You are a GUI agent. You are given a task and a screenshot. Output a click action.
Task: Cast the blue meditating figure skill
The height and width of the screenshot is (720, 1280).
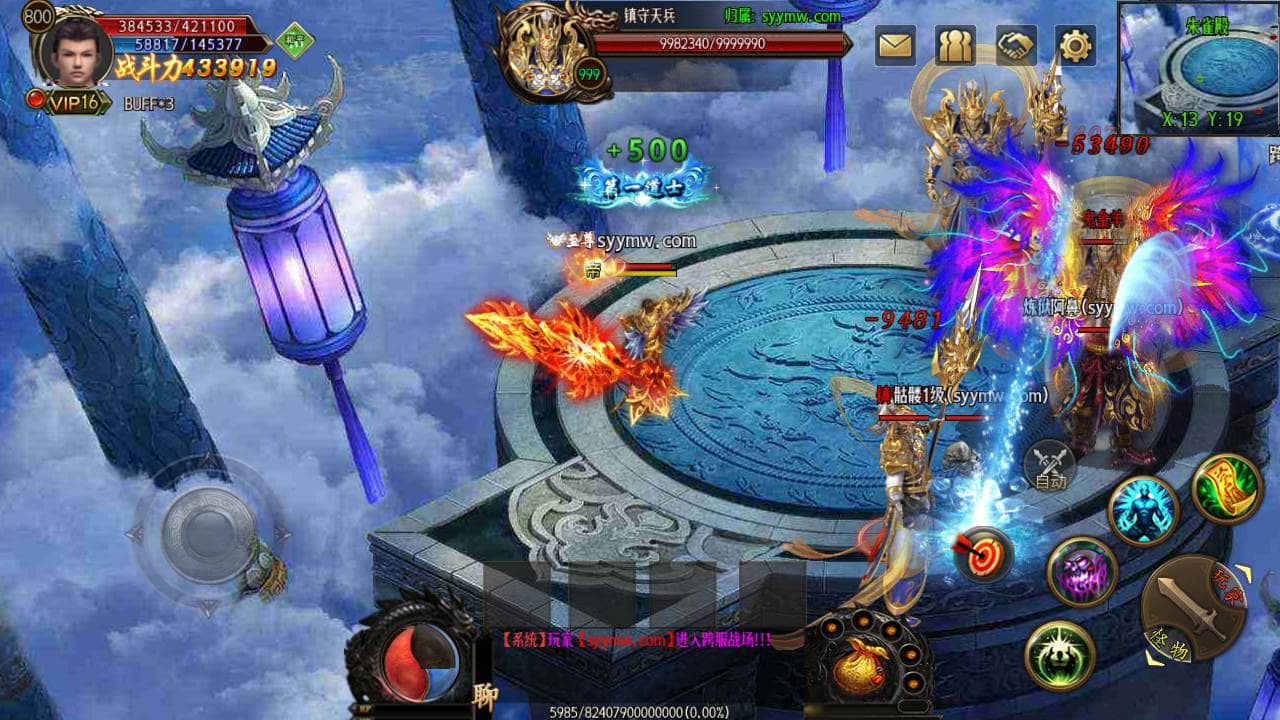click(x=1144, y=510)
